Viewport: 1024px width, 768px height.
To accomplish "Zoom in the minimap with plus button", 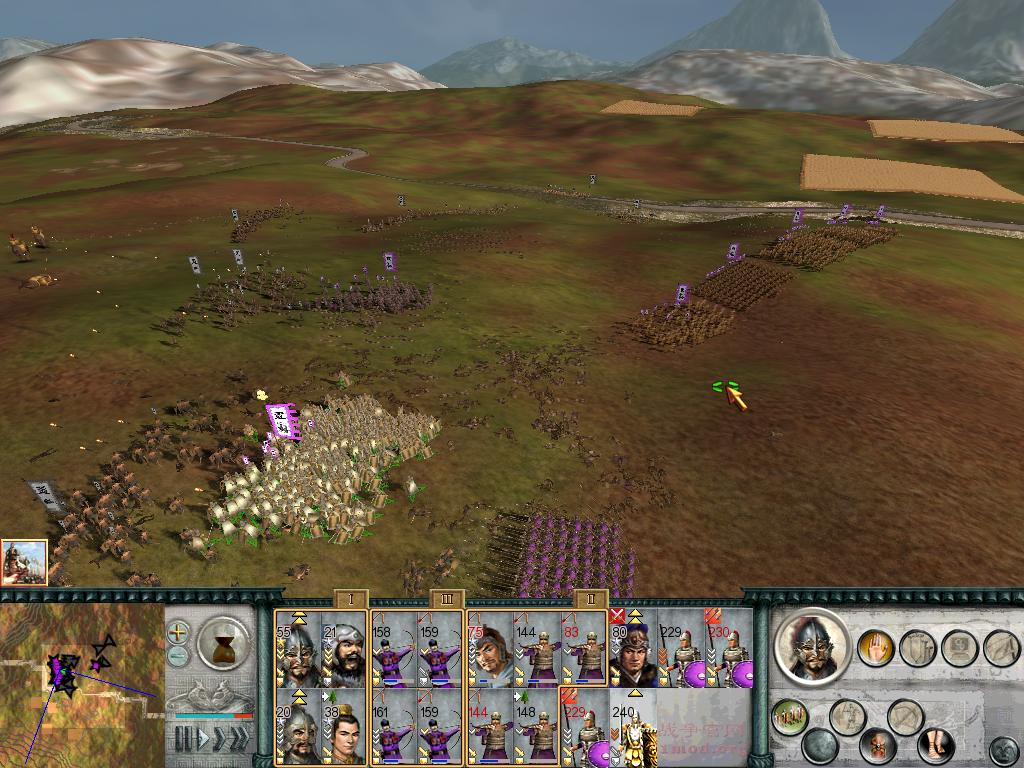I will tap(178, 632).
